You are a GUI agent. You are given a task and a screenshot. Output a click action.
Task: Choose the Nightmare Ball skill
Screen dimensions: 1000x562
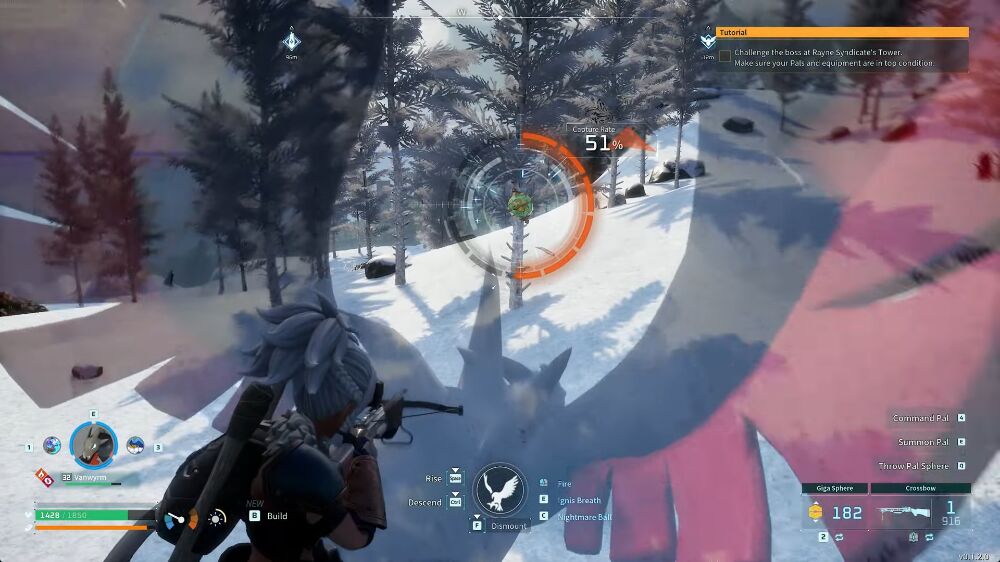585,516
